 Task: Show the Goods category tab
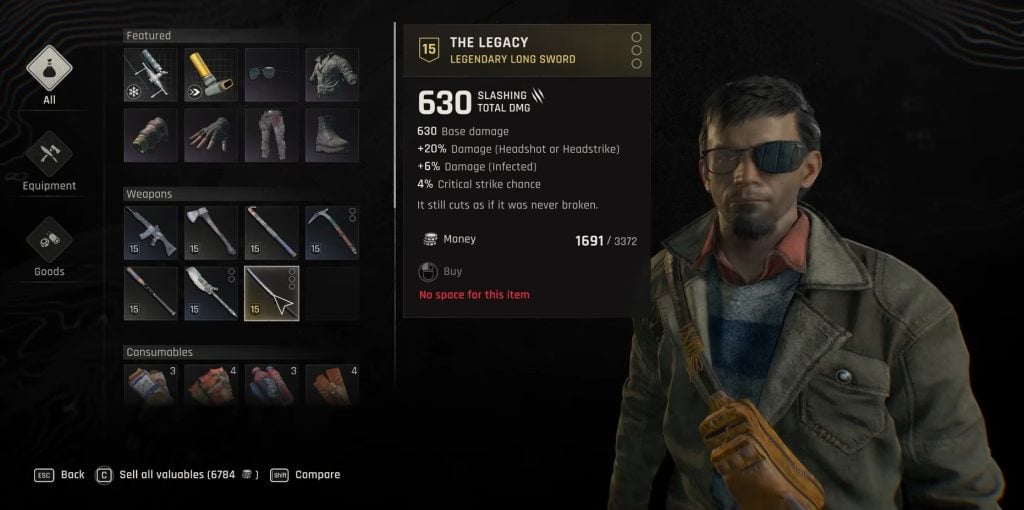pos(49,246)
